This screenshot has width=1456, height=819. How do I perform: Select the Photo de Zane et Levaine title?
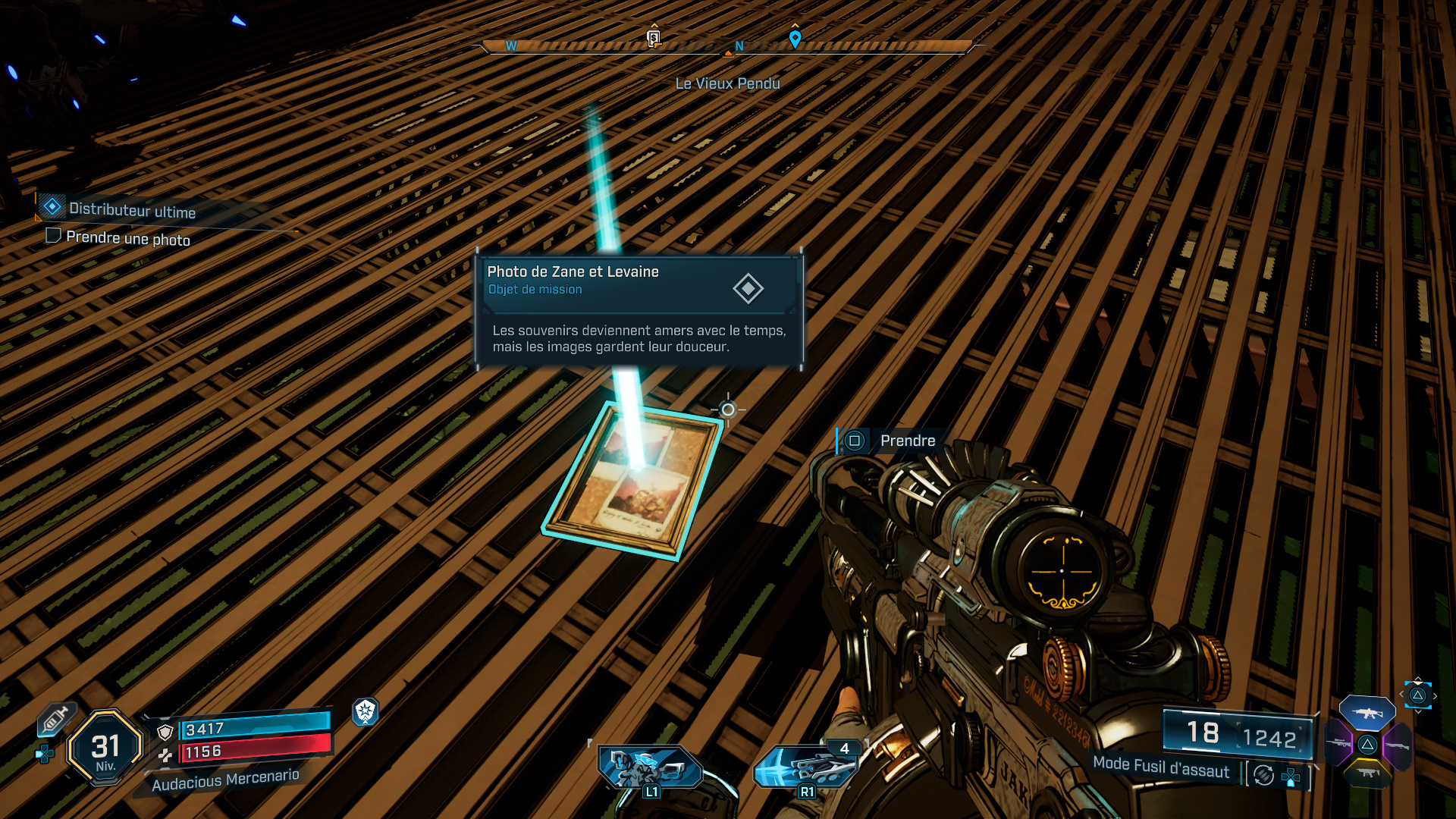(573, 271)
